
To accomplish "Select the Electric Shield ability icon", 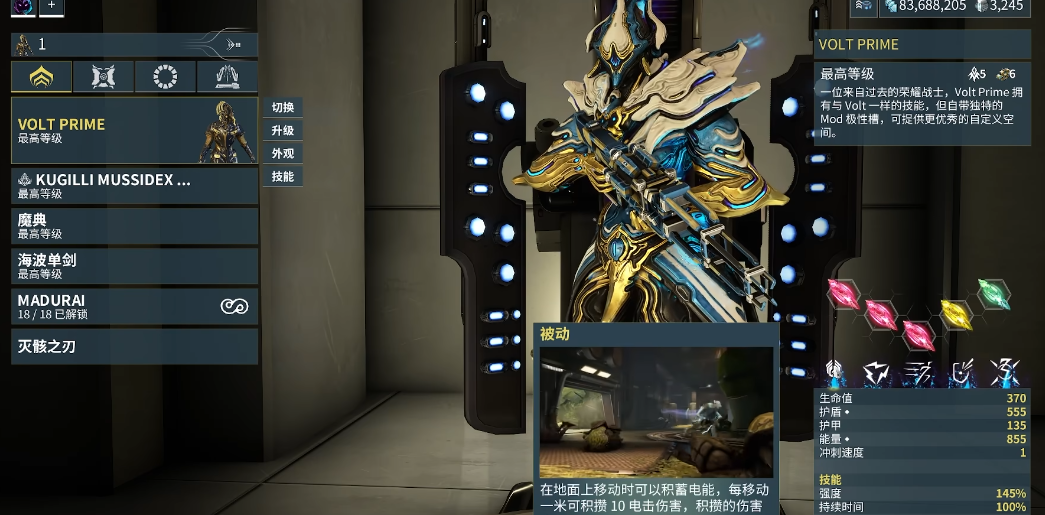I will tap(962, 373).
